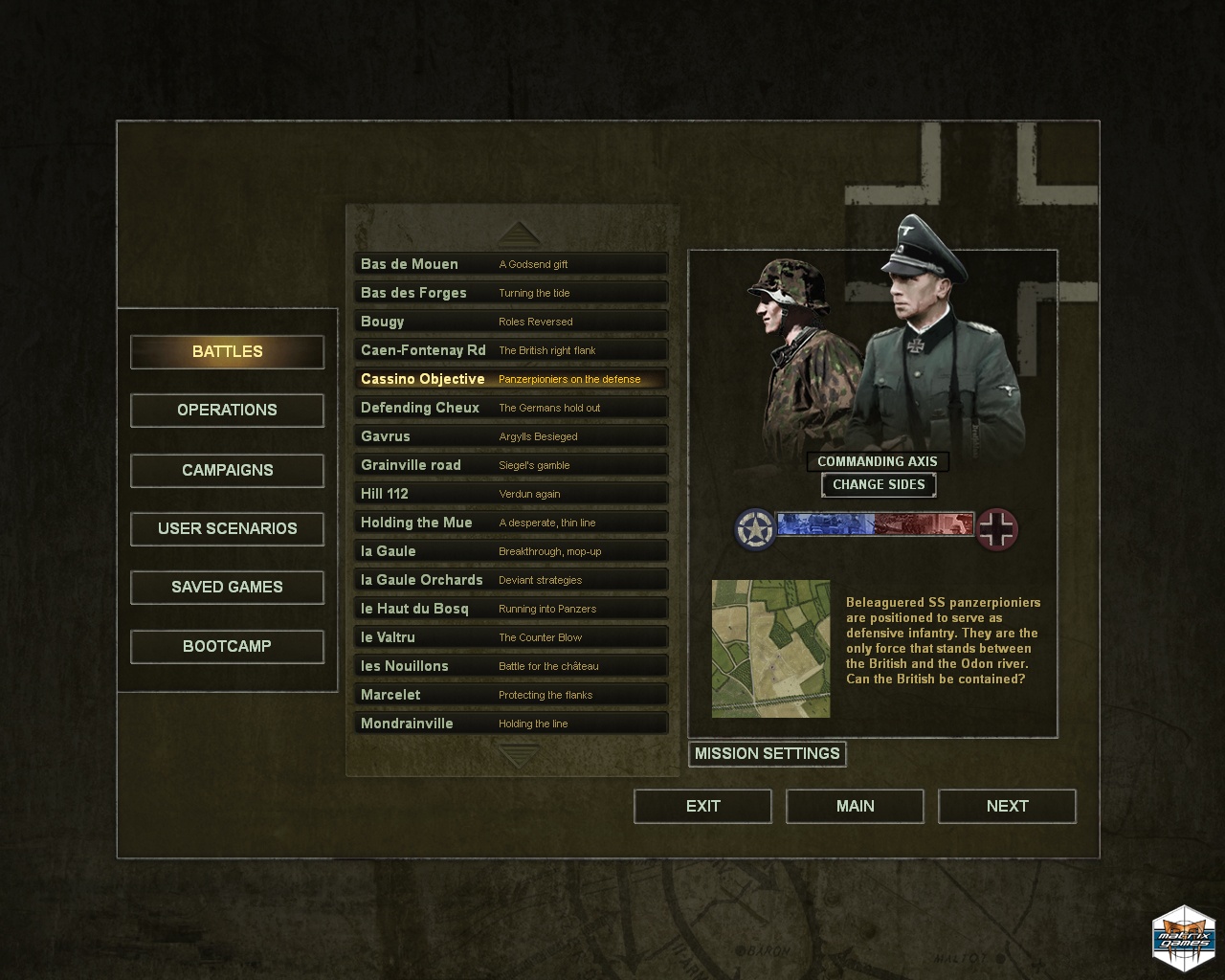This screenshot has width=1225, height=980.
Task: Click the battle map thumbnail
Action: (x=770, y=648)
